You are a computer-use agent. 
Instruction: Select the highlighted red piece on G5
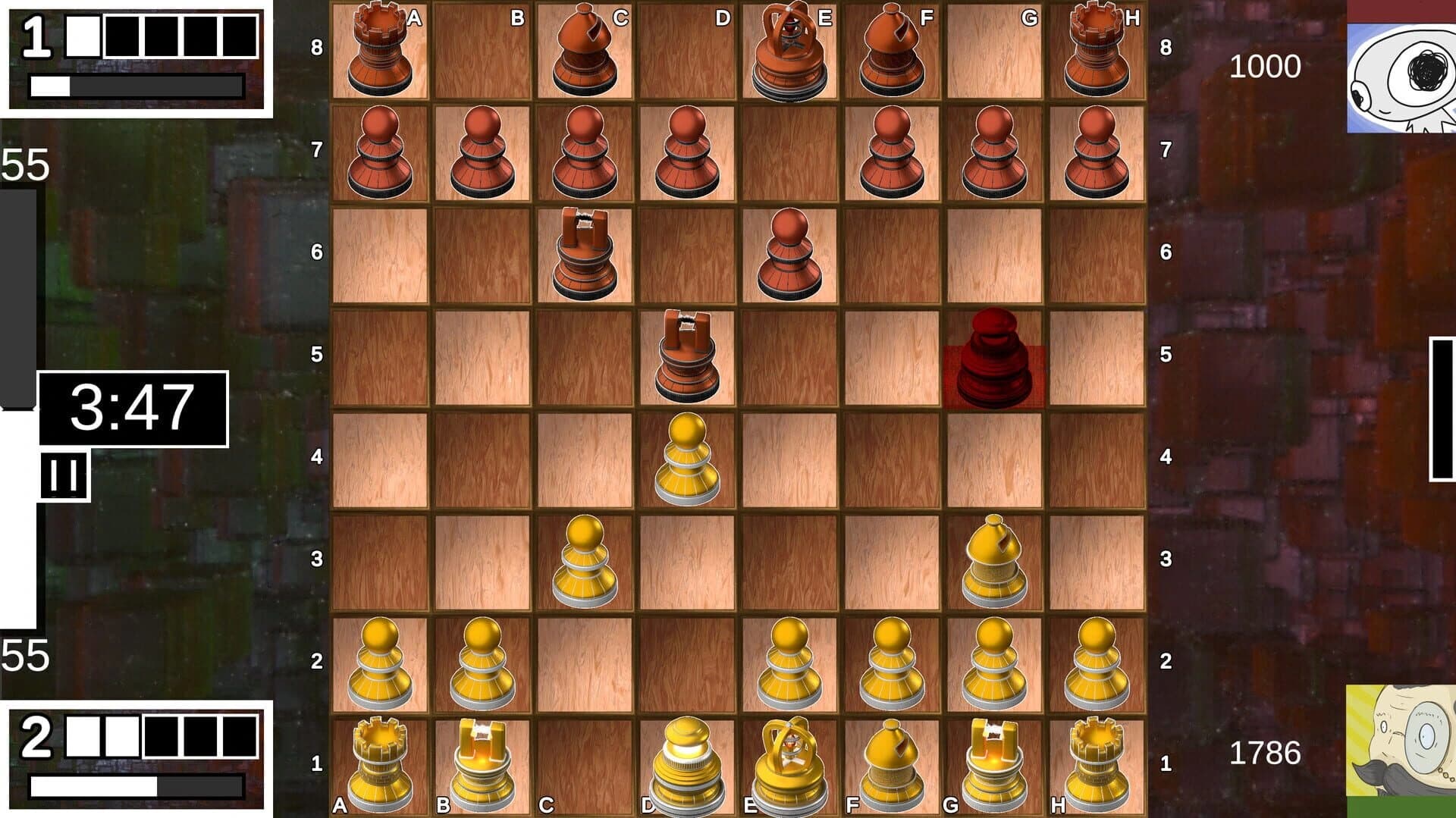993,356
